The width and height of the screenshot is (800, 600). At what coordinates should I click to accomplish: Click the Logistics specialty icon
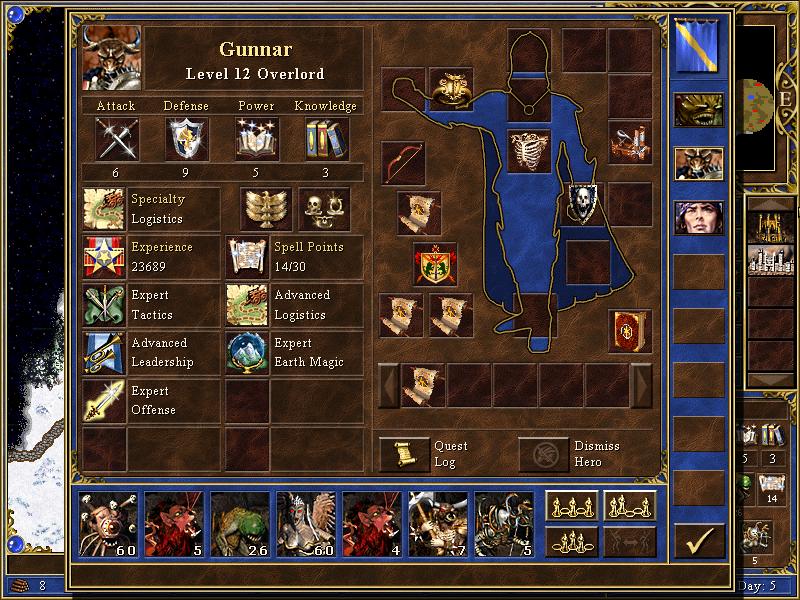105,209
